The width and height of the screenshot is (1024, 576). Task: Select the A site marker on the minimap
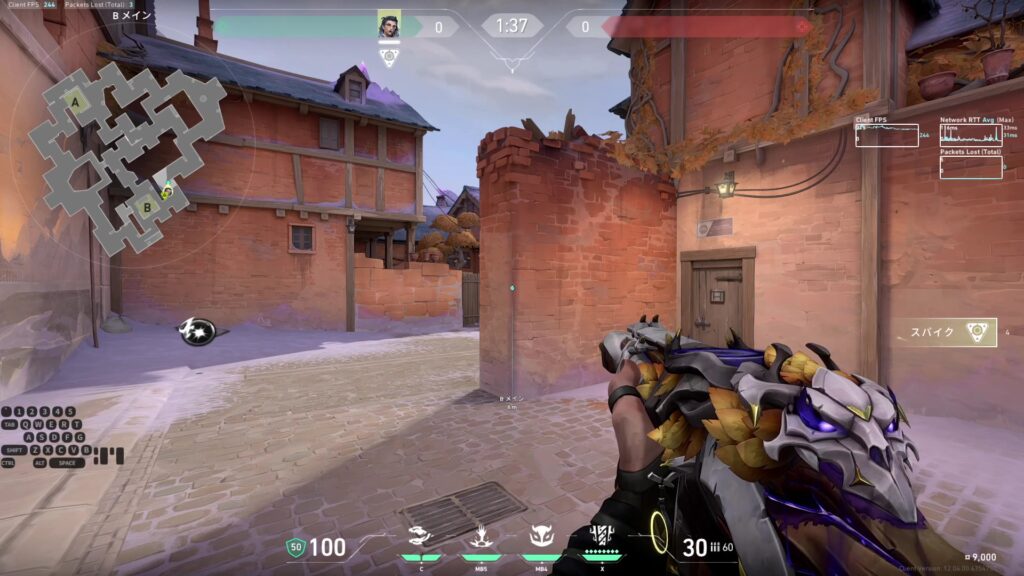74,100
